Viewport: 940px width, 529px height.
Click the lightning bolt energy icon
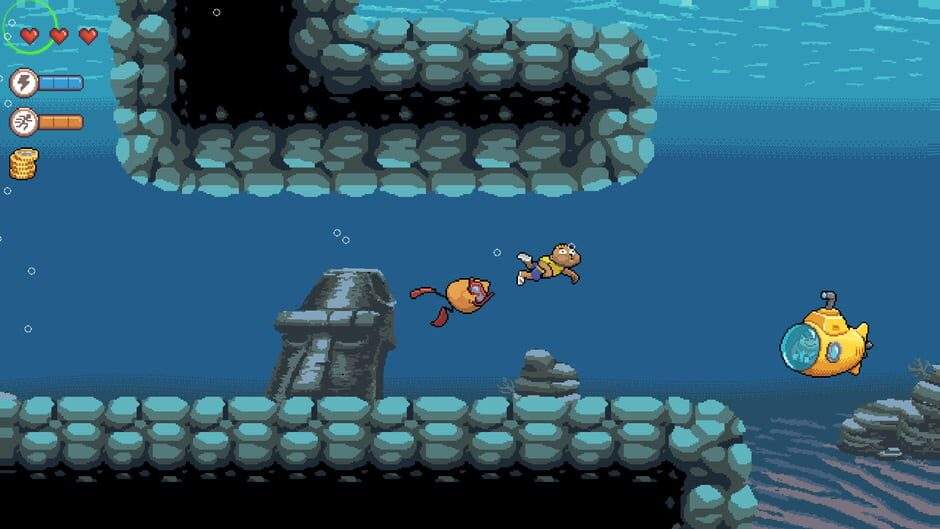pyautogui.click(x=23, y=82)
